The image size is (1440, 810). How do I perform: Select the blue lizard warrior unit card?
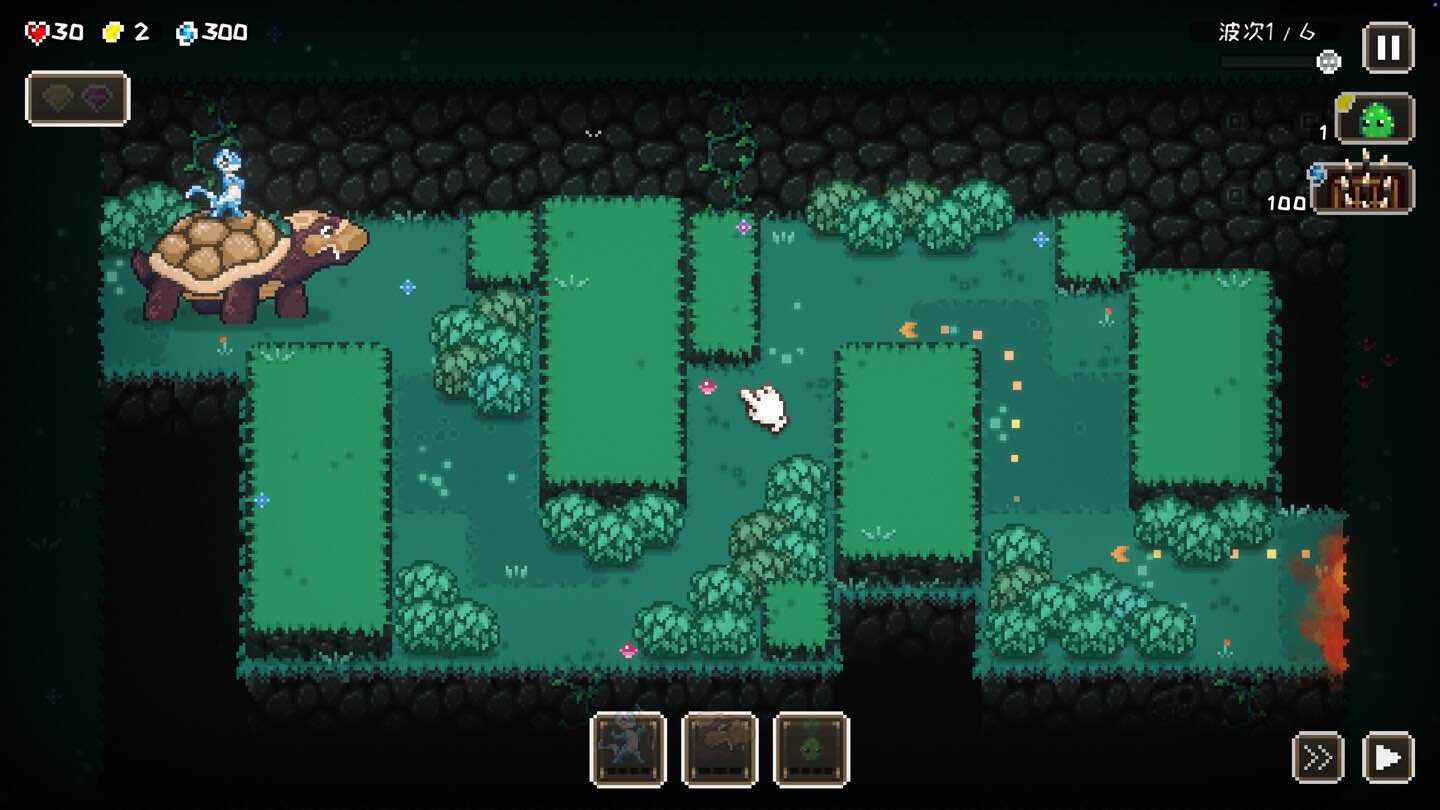tap(628, 750)
